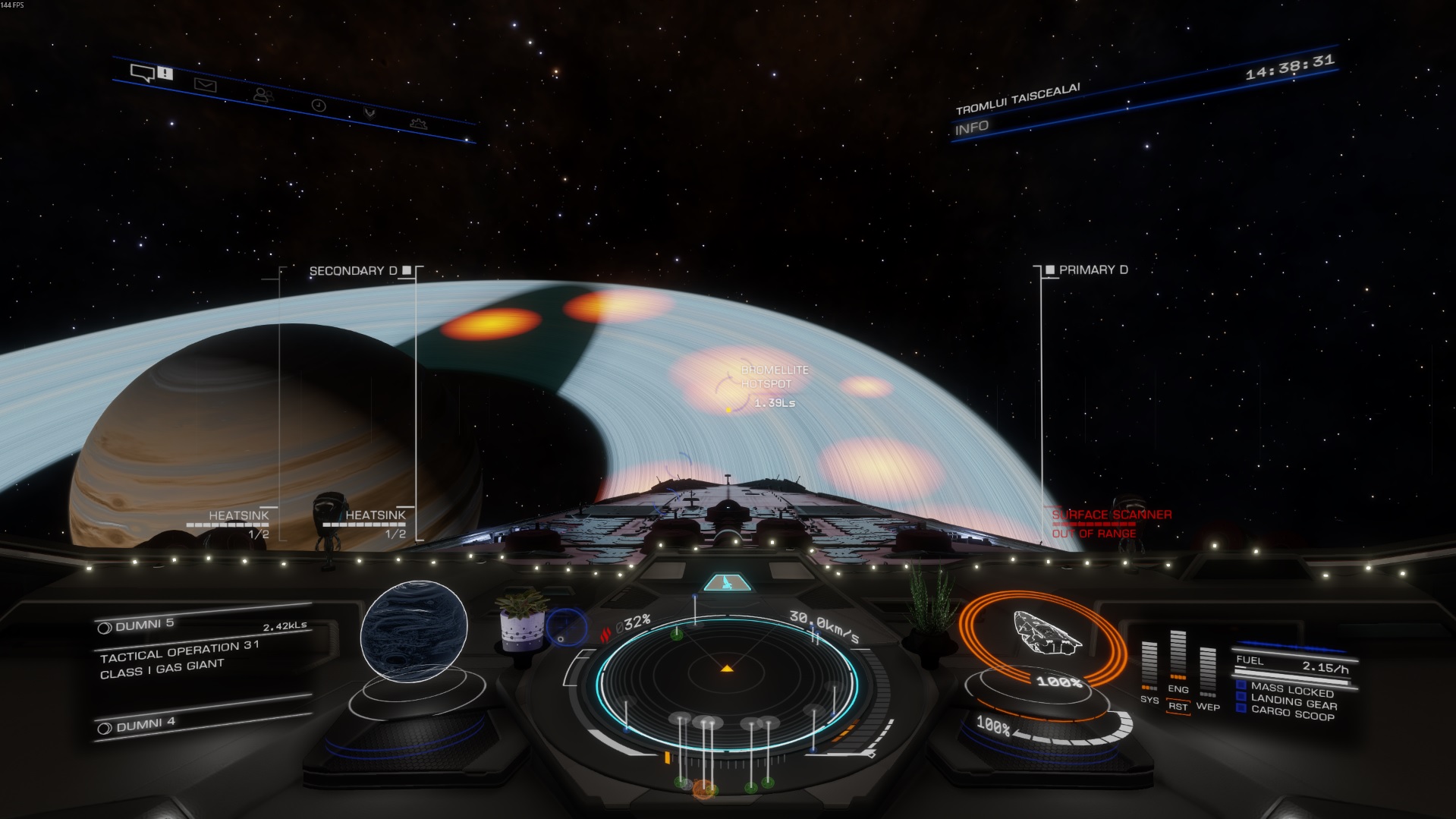Select the DUMNI 5 target entry

[x=145, y=625]
